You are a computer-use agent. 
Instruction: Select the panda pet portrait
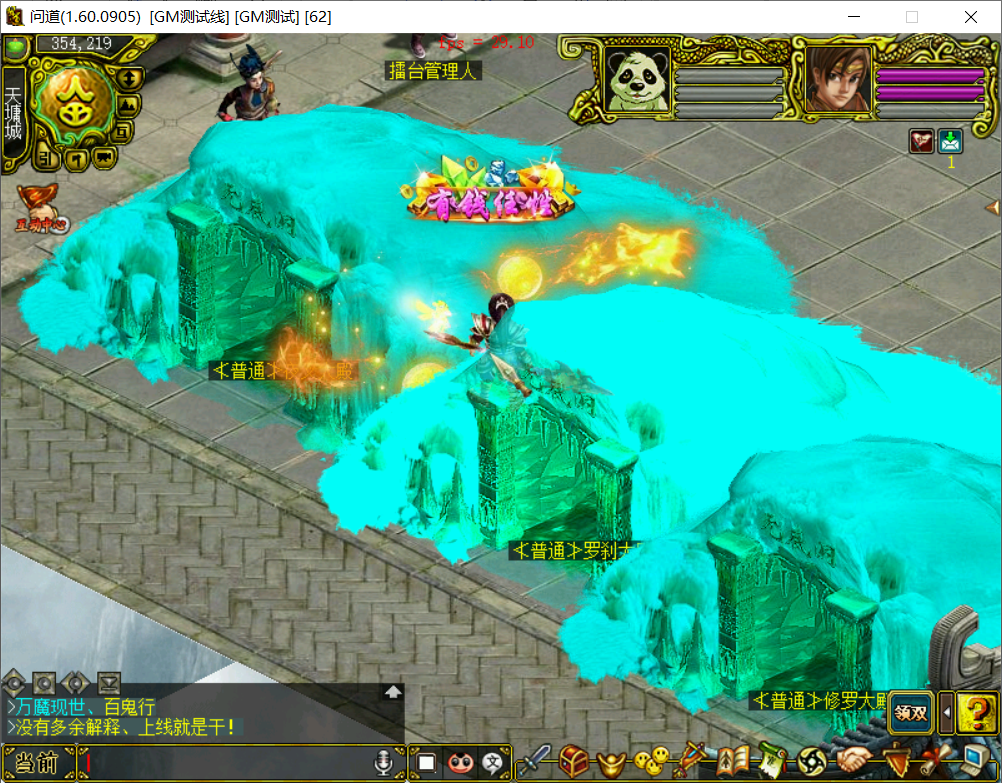pyautogui.click(x=637, y=78)
